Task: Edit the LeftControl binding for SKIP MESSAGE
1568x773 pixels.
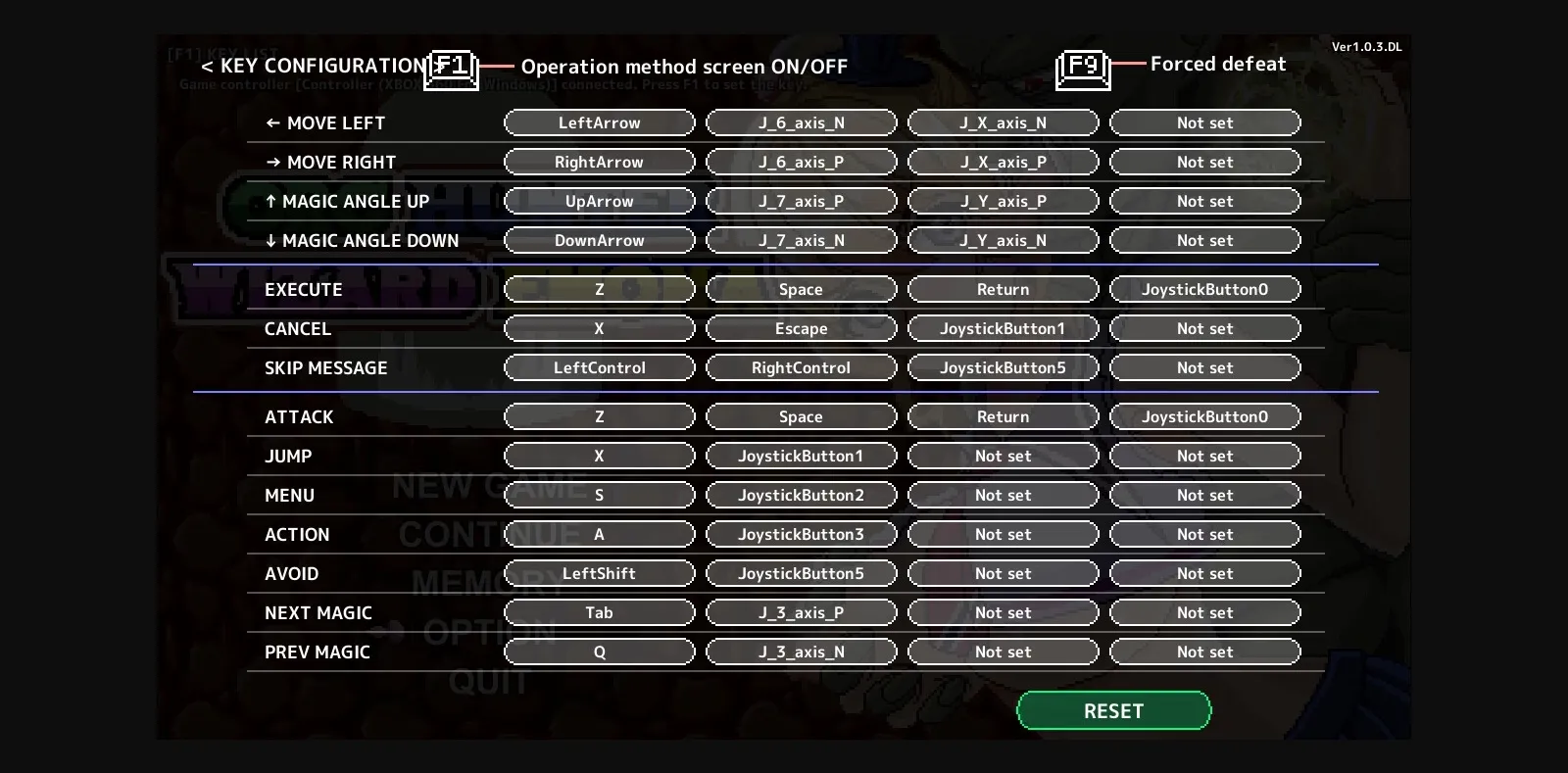Action: point(599,367)
